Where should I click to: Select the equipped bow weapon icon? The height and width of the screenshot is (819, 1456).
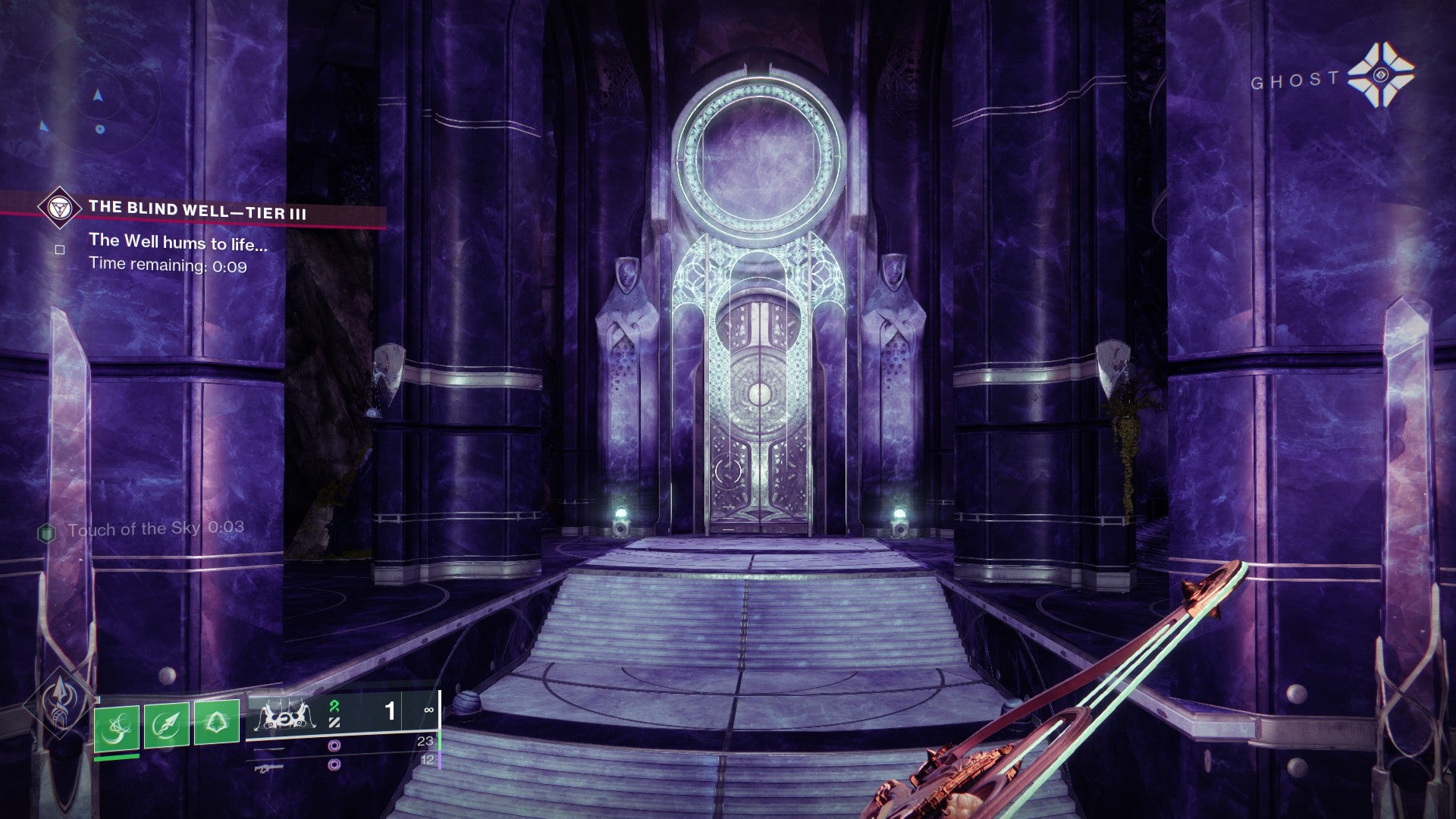(x=284, y=714)
